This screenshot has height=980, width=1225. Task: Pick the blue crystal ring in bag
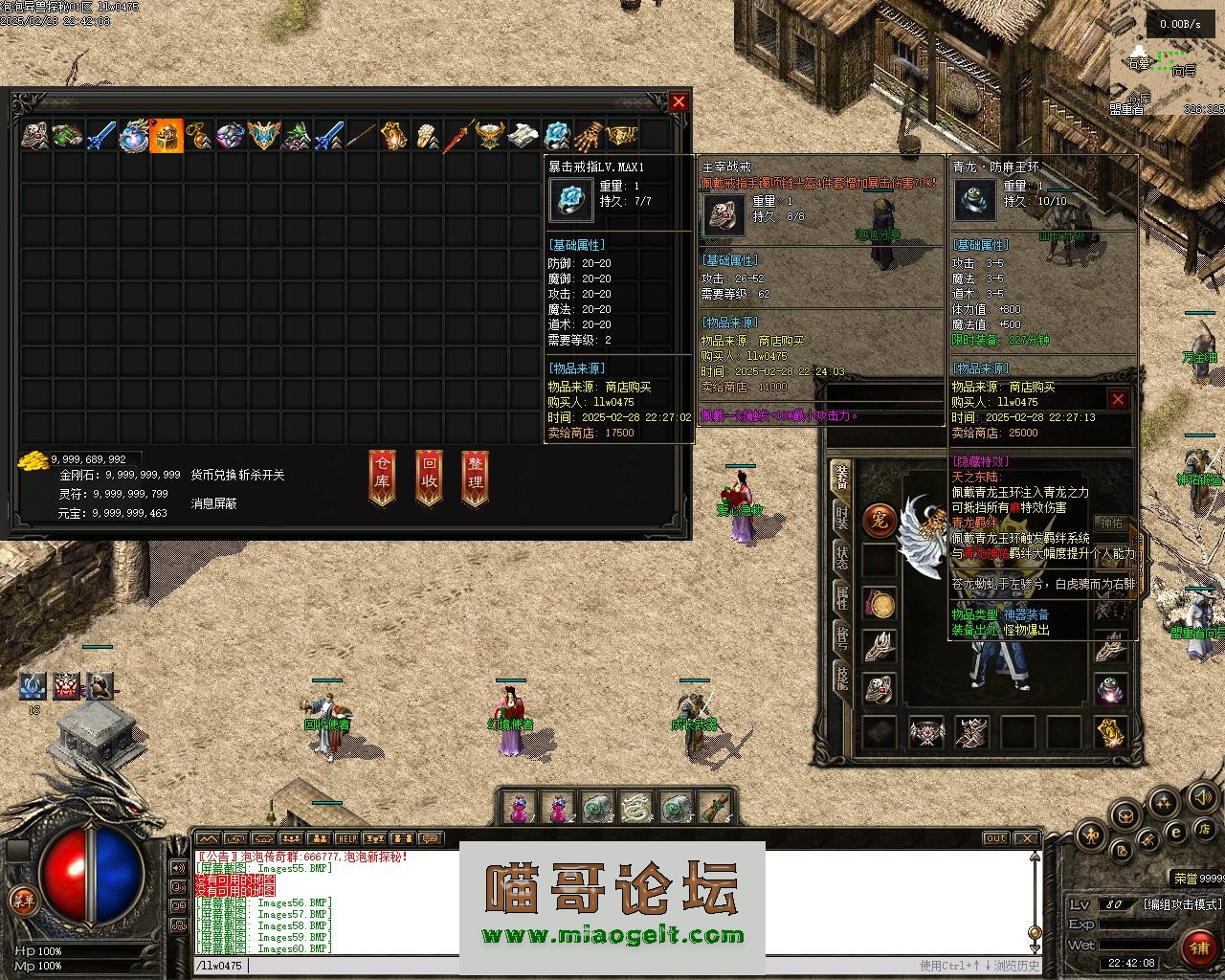coord(557,136)
